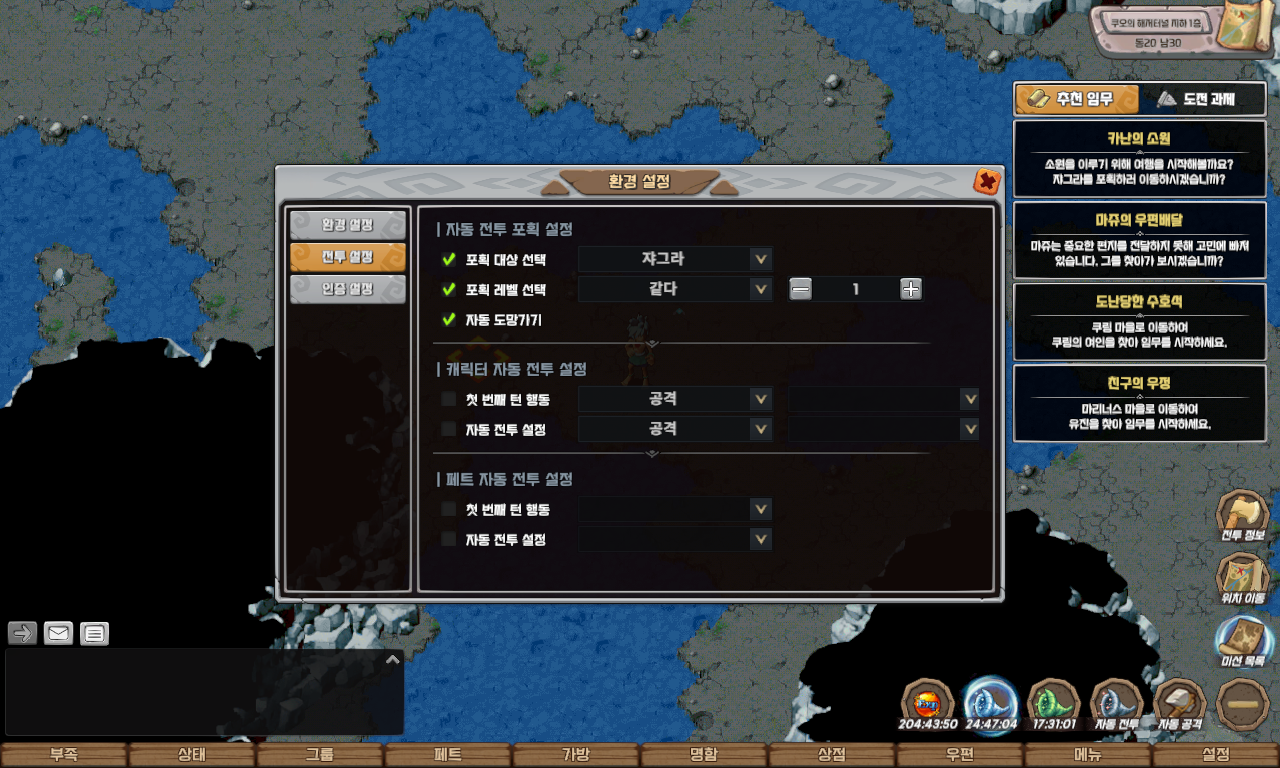Open the 상점 shop menu
1280x768 pixels.
click(832, 755)
